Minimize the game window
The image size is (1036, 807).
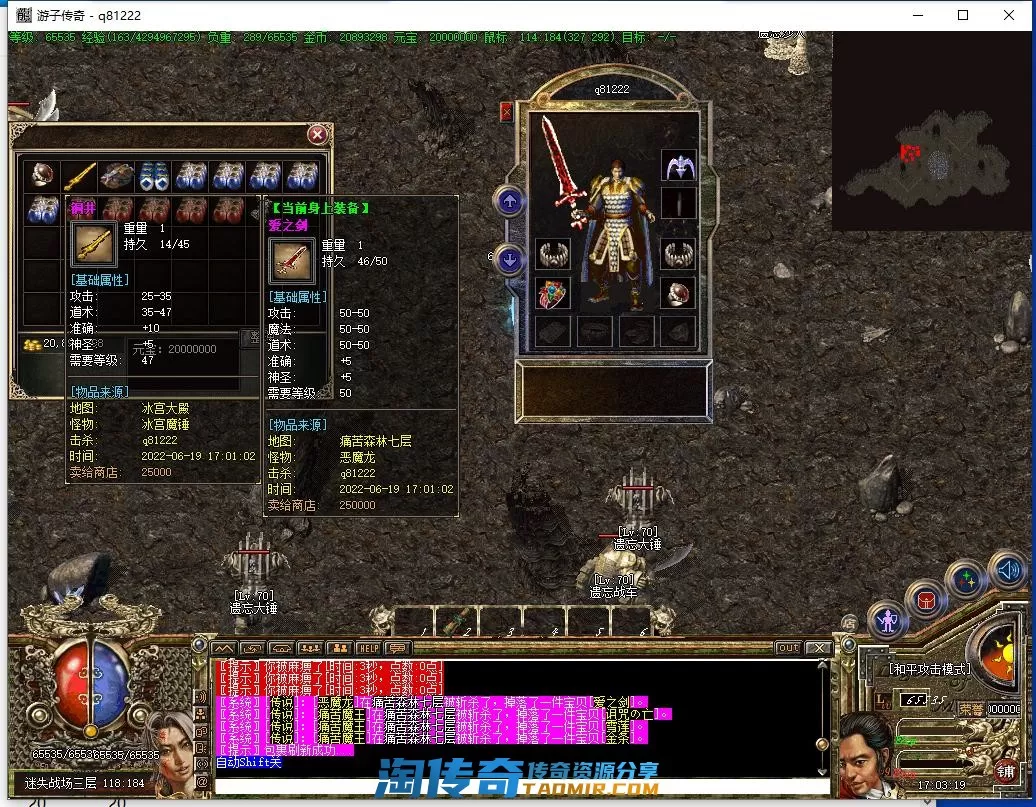pos(917,15)
